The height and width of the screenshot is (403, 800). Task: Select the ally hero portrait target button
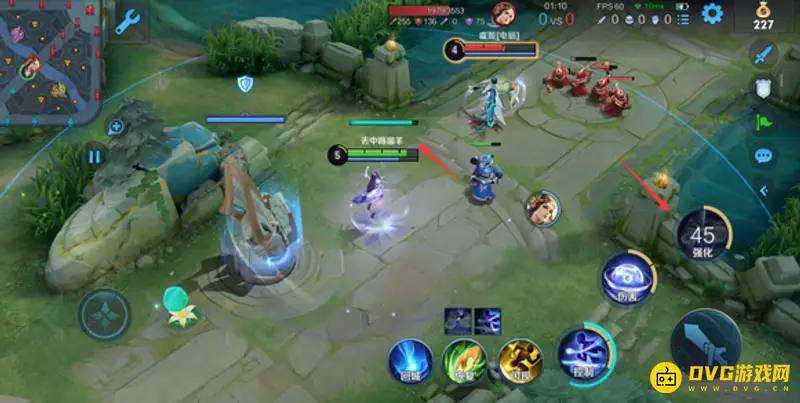coord(543,208)
